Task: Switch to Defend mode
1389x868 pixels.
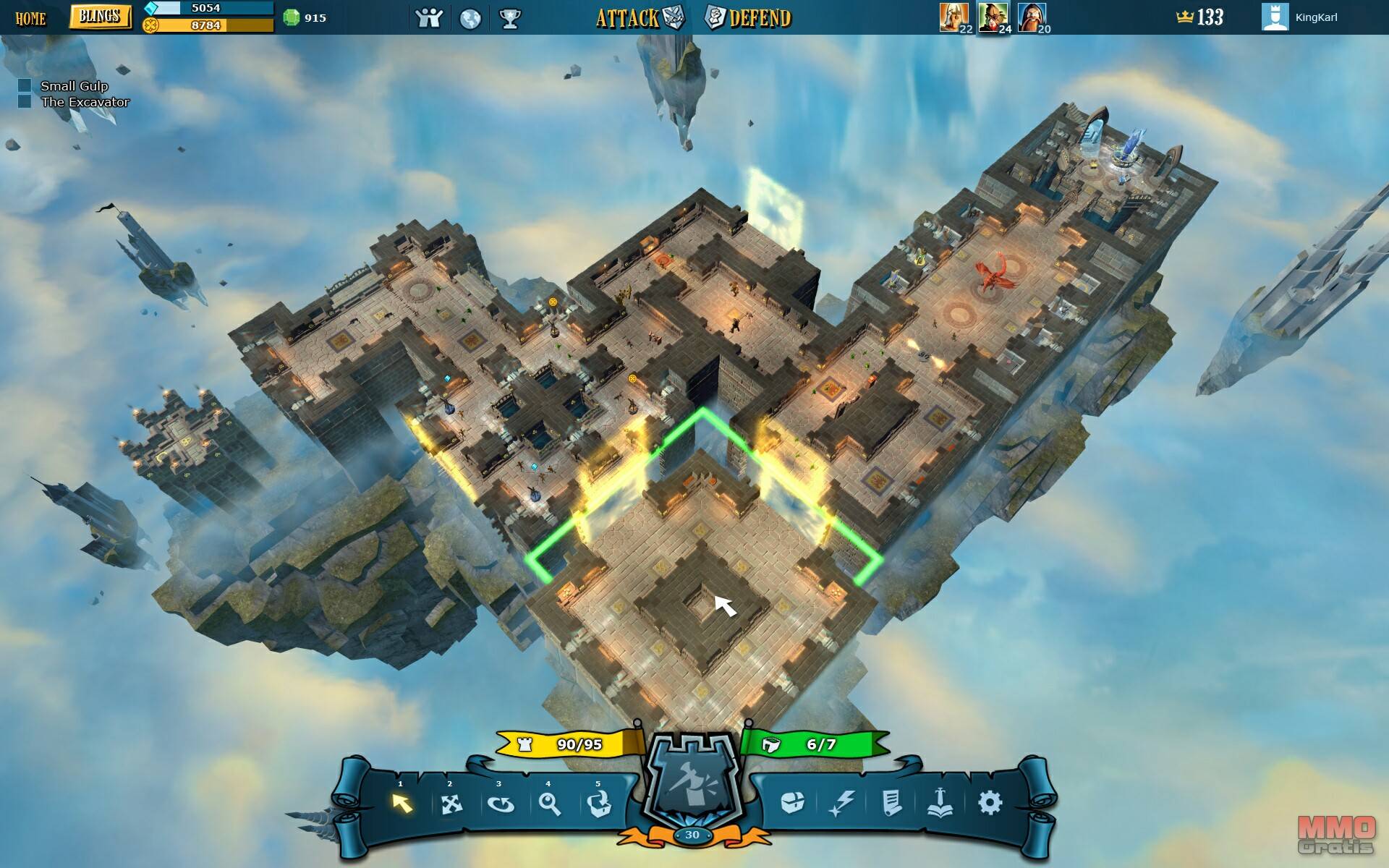Action: point(749,18)
